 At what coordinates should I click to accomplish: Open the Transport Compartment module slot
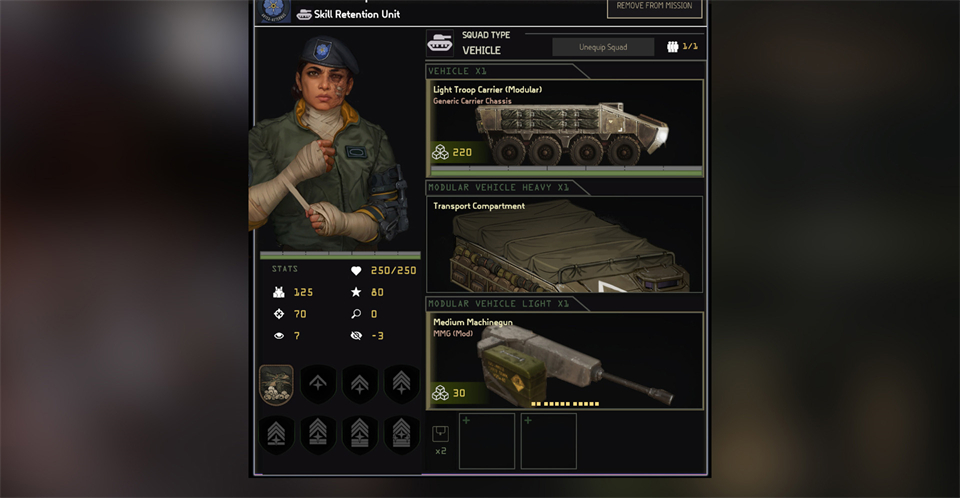tap(565, 244)
